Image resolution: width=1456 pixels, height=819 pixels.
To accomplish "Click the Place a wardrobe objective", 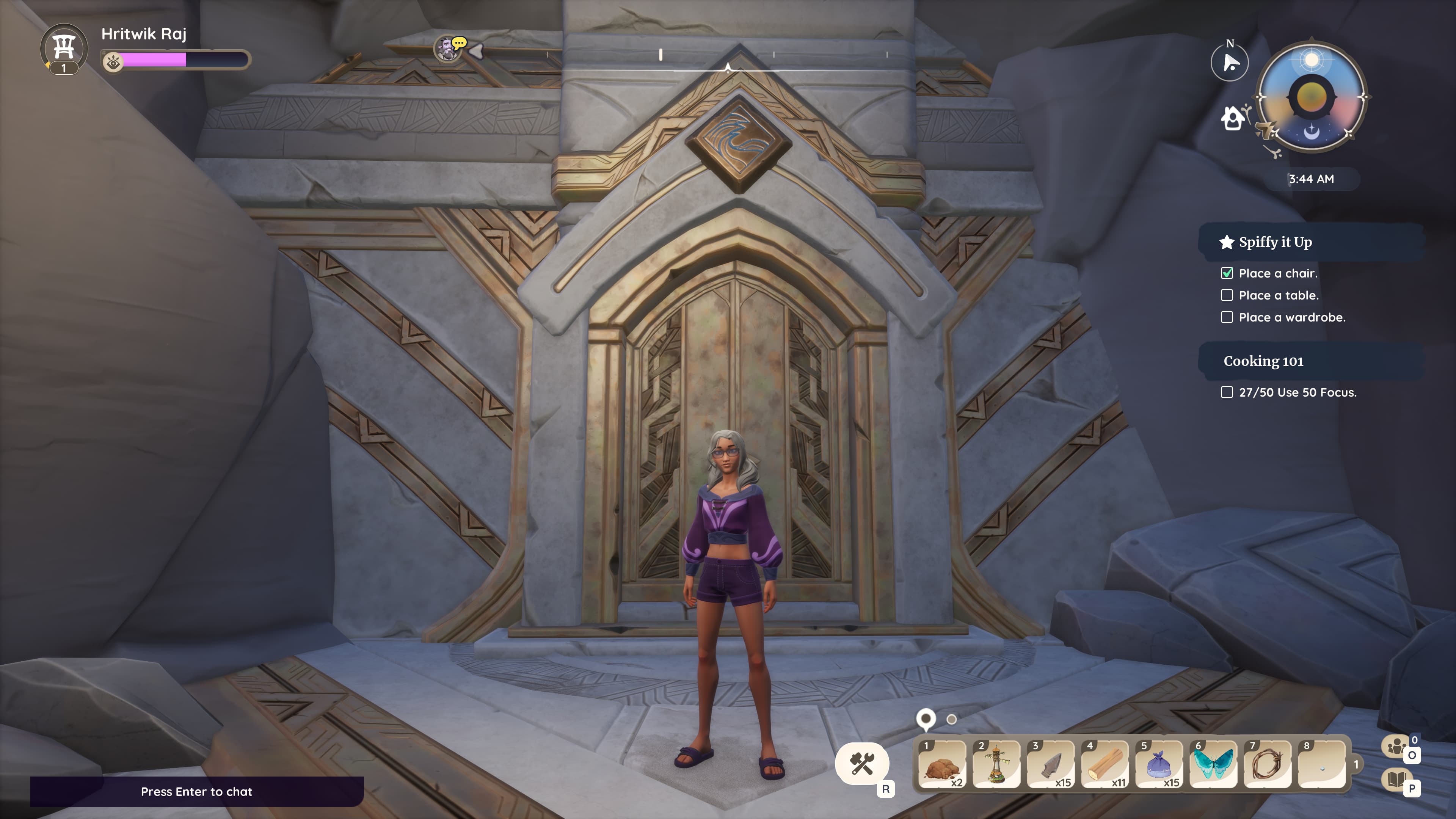I will click(x=1291, y=317).
